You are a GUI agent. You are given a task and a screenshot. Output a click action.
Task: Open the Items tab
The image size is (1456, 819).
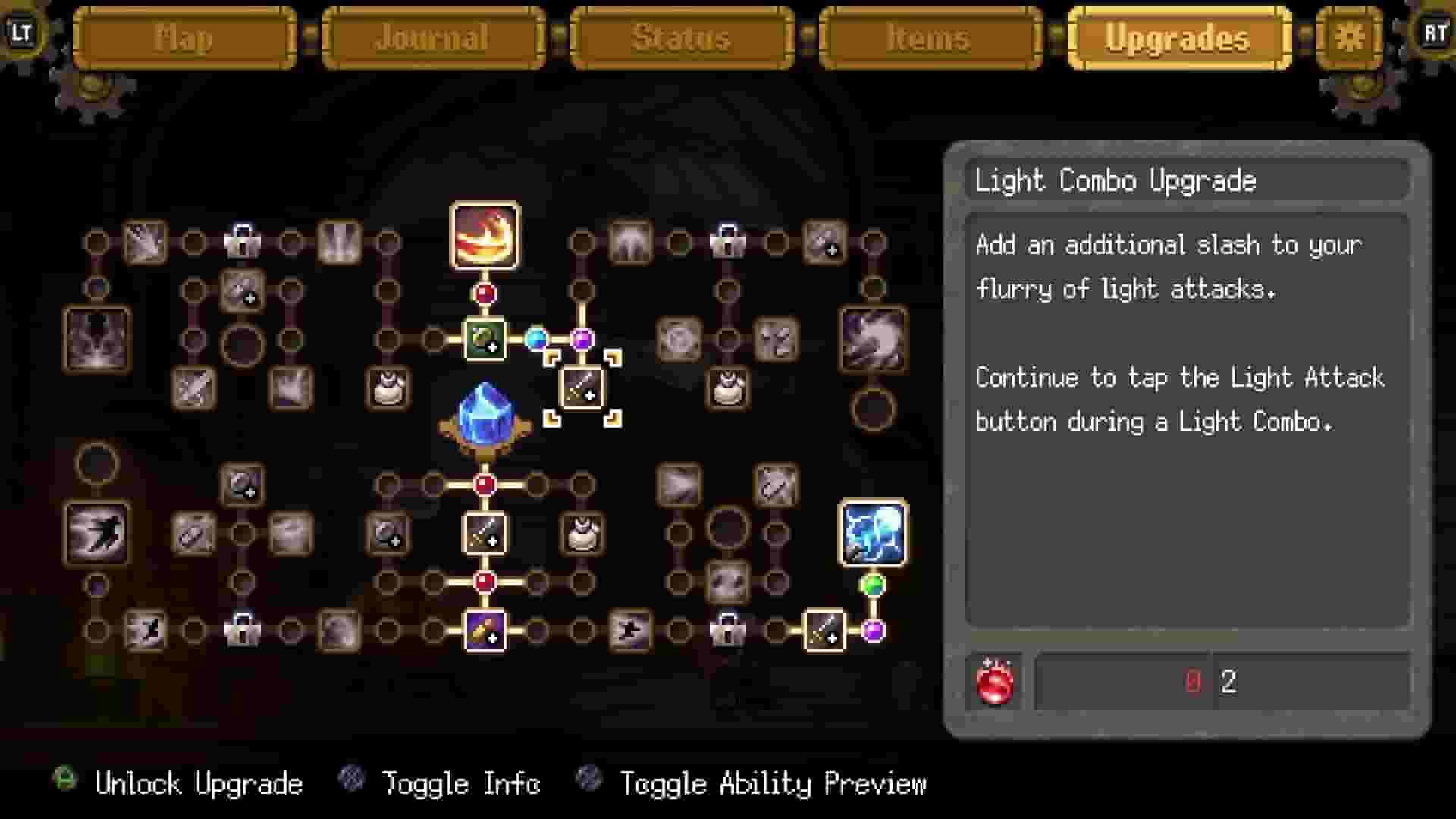click(929, 38)
